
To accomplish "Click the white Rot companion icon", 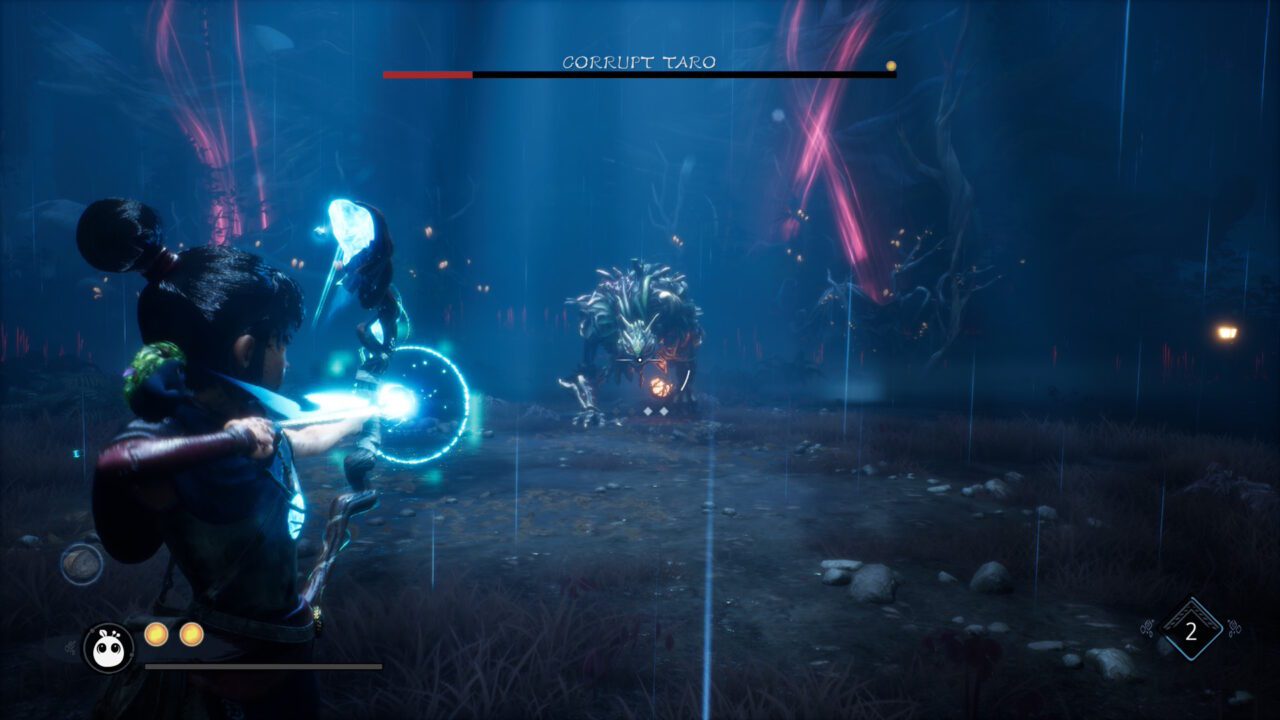I will (x=108, y=648).
